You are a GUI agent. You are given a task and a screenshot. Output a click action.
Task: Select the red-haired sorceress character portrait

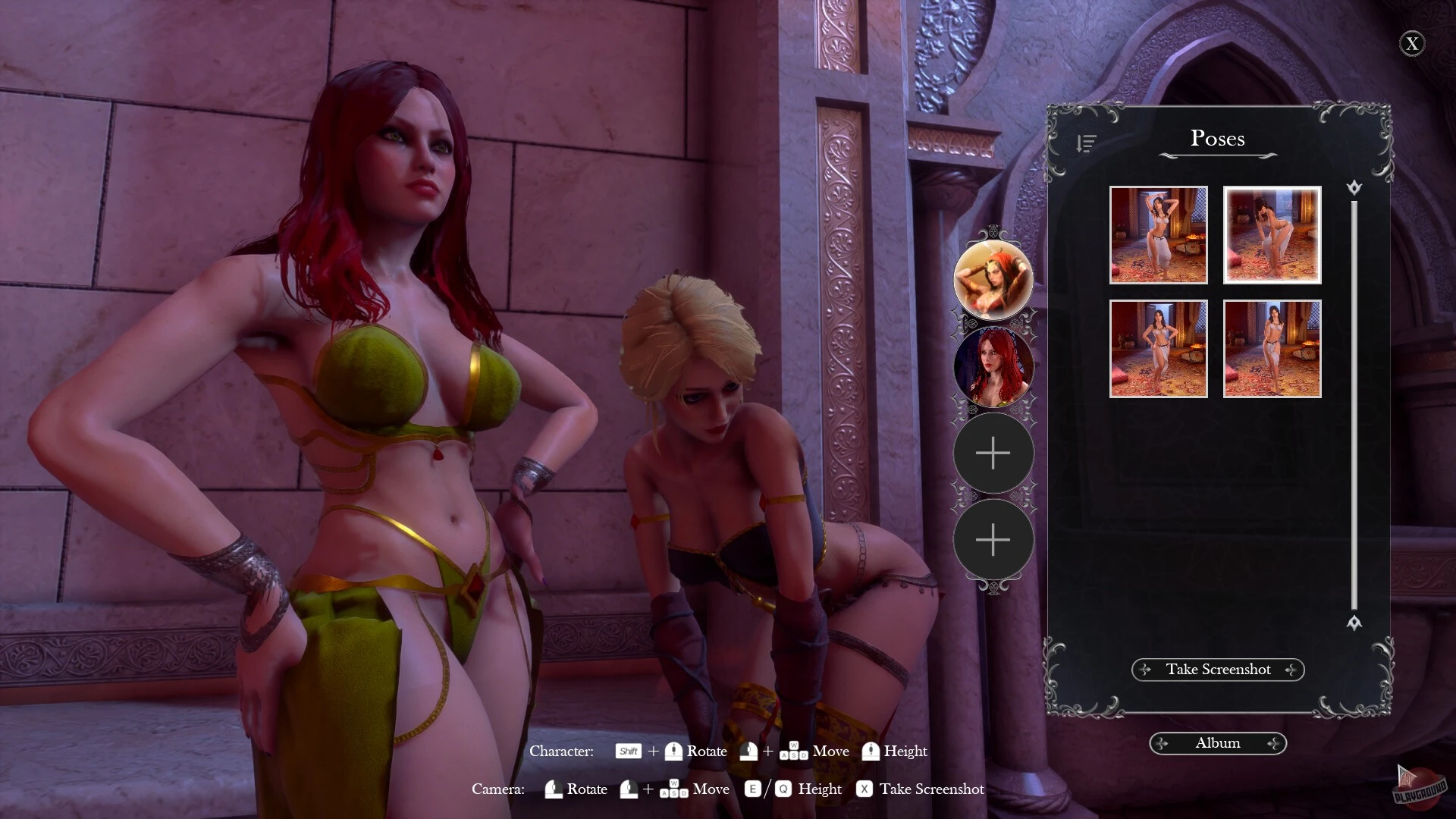click(993, 367)
